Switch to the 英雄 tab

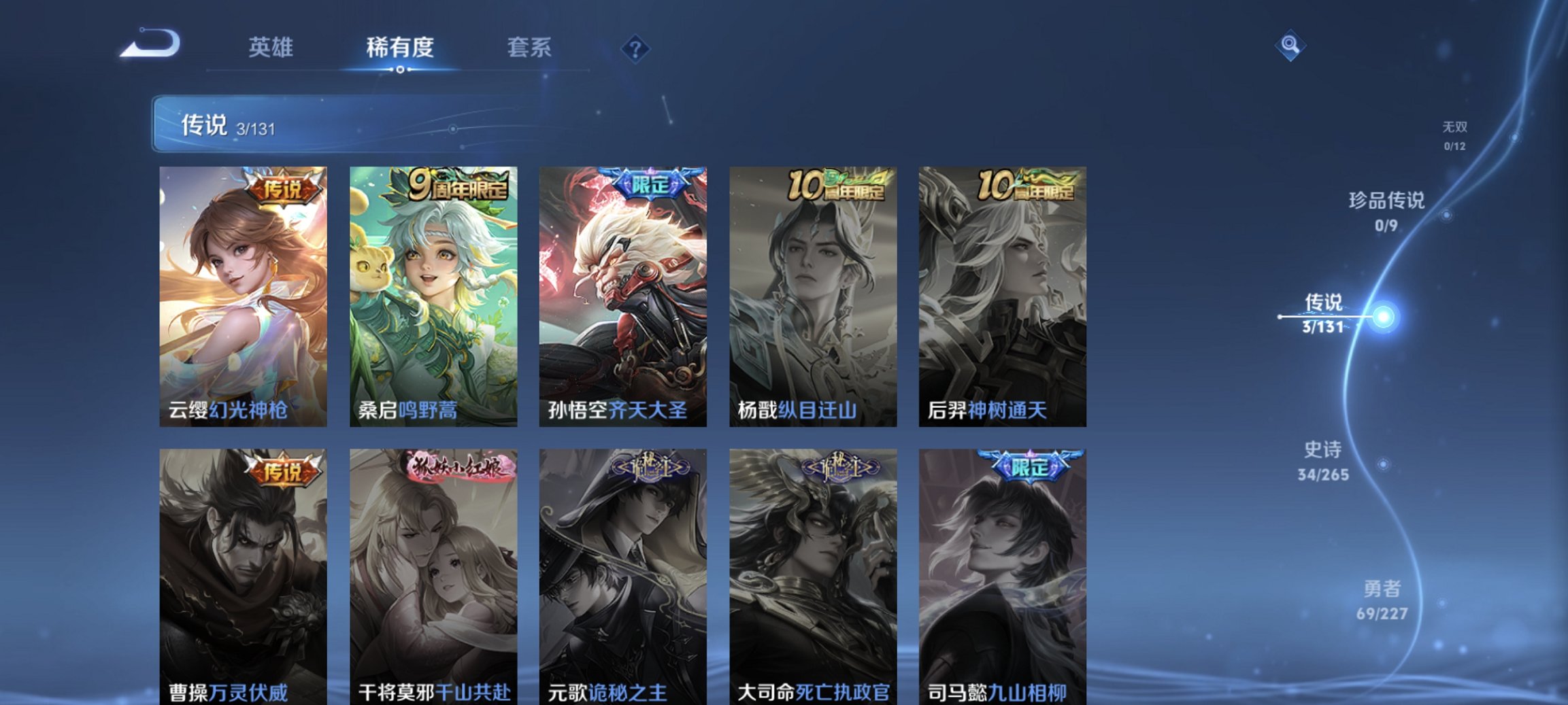tap(272, 48)
